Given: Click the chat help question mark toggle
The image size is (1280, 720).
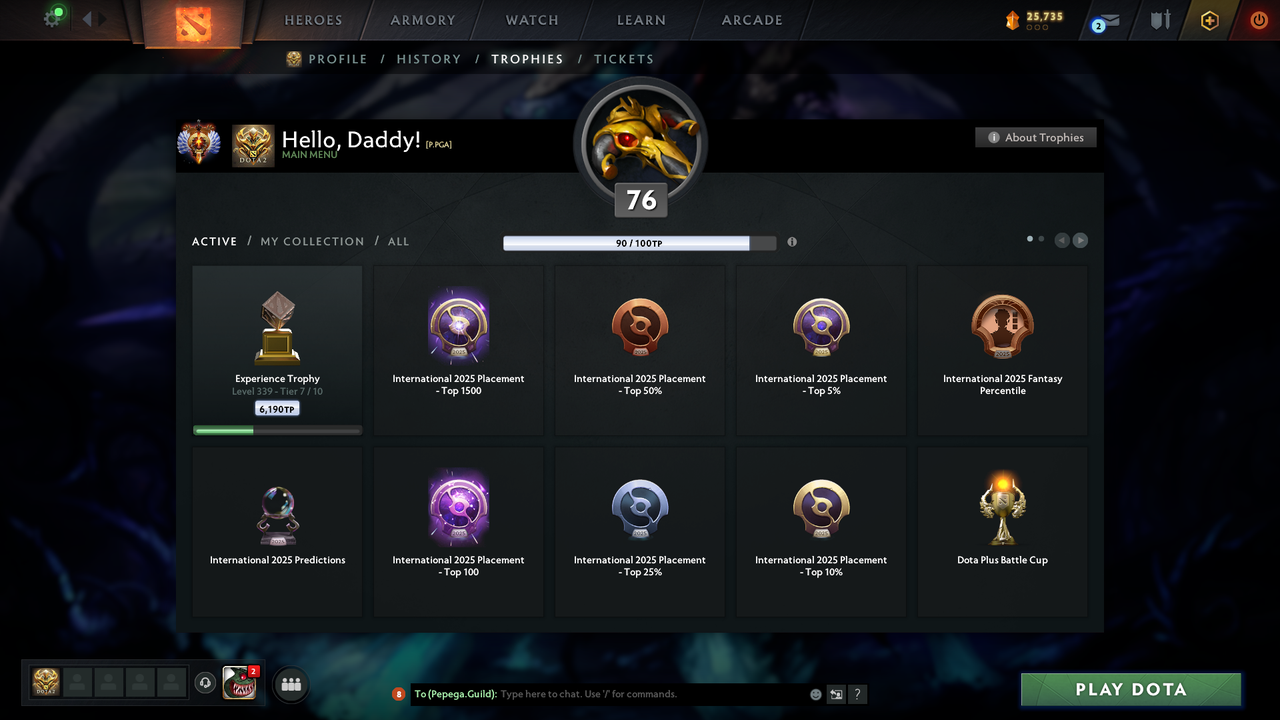Looking at the screenshot, I should 857,694.
